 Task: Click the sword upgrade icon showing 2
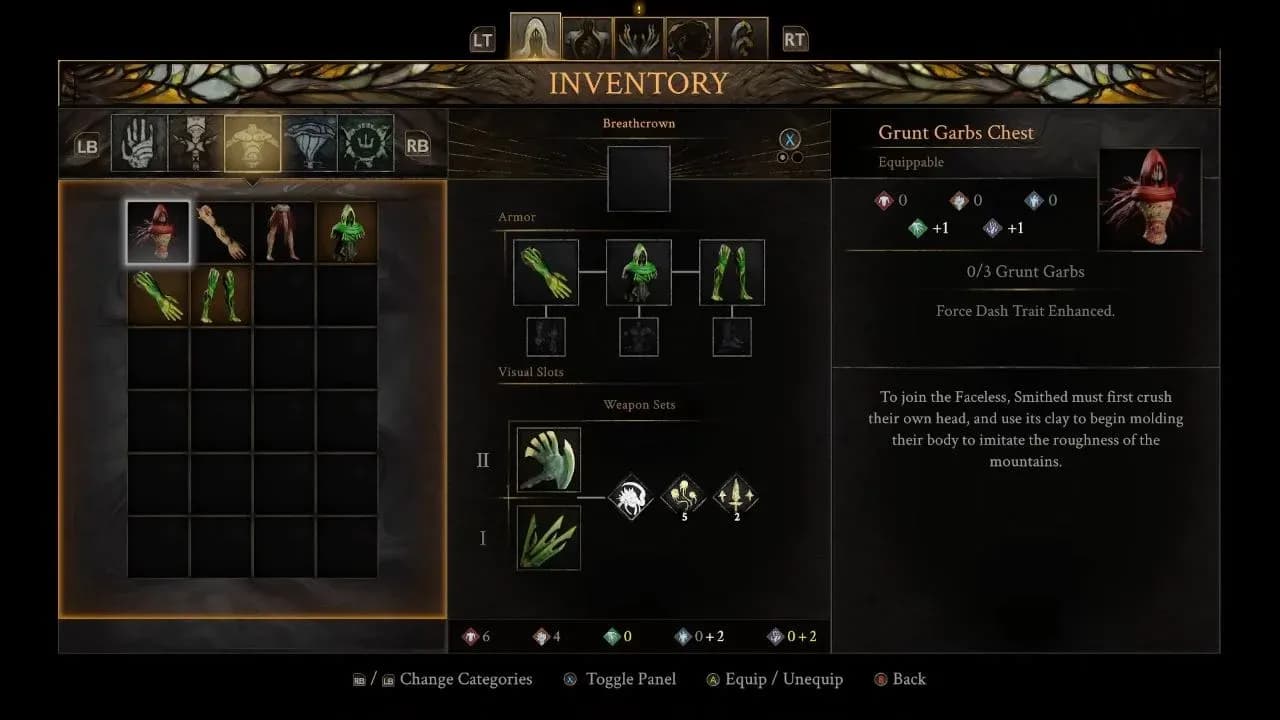tap(737, 494)
